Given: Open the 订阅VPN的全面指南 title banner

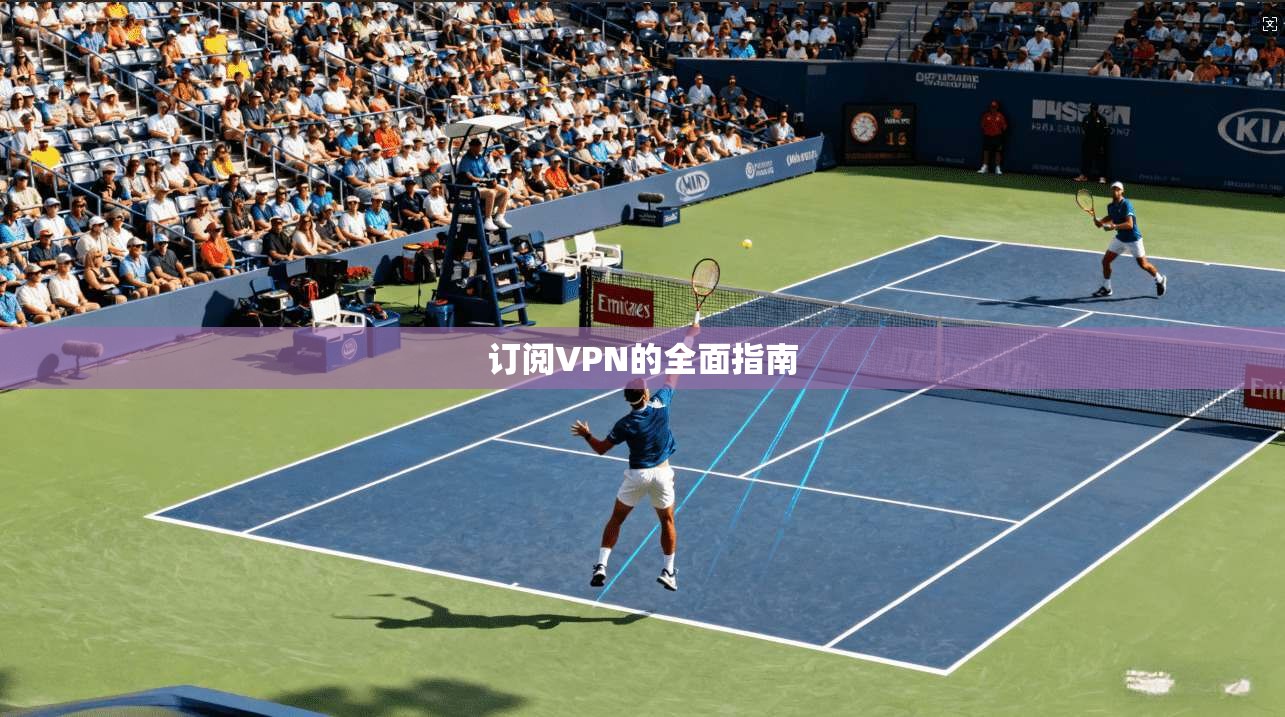Looking at the screenshot, I should coord(642,359).
